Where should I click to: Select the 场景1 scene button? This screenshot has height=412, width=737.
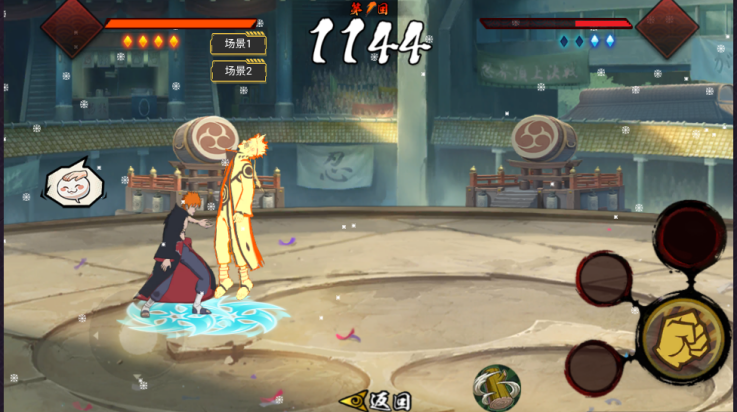pyautogui.click(x=238, y=44)
